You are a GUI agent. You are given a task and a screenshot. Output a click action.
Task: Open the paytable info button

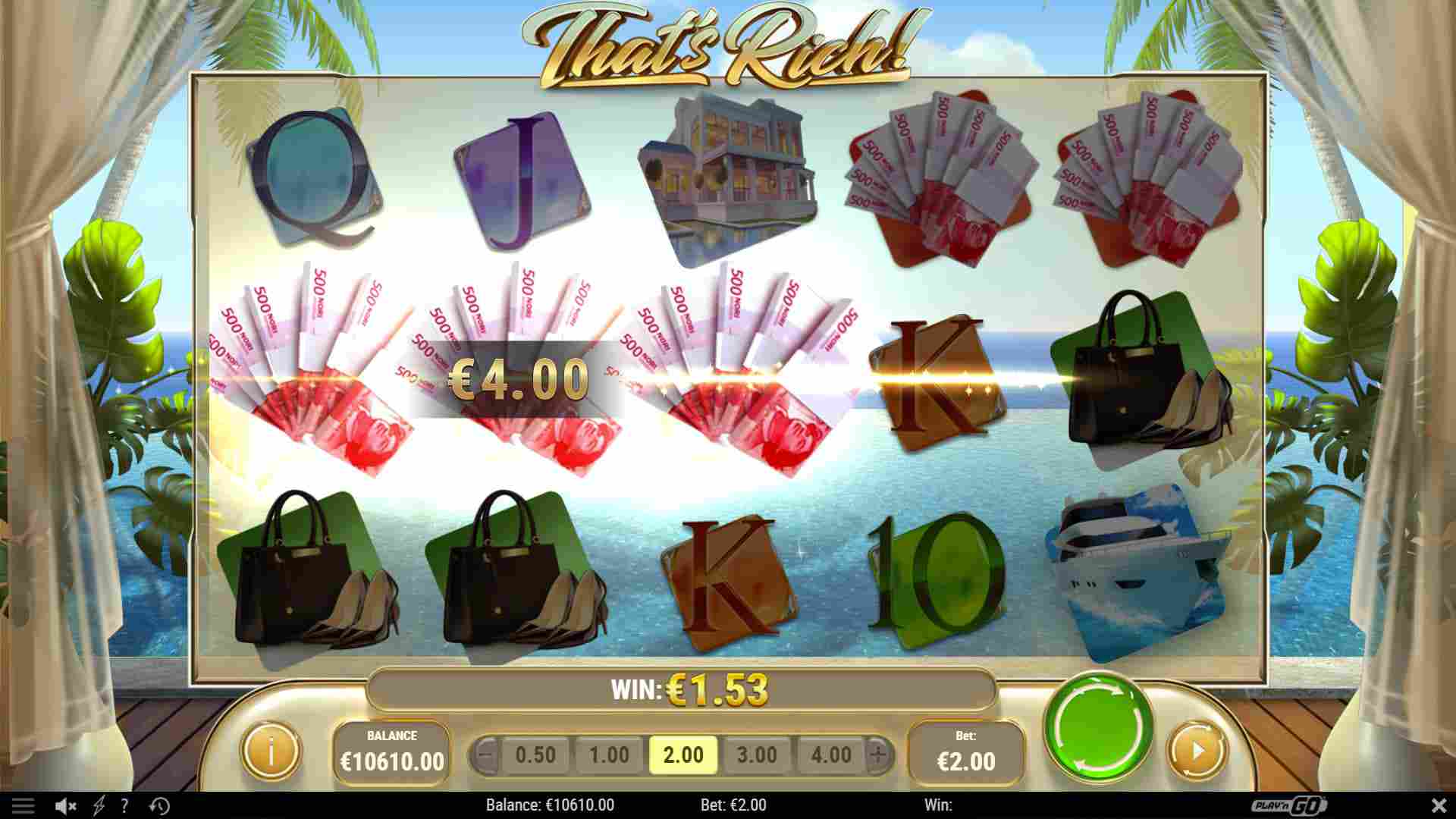(270, 751)
